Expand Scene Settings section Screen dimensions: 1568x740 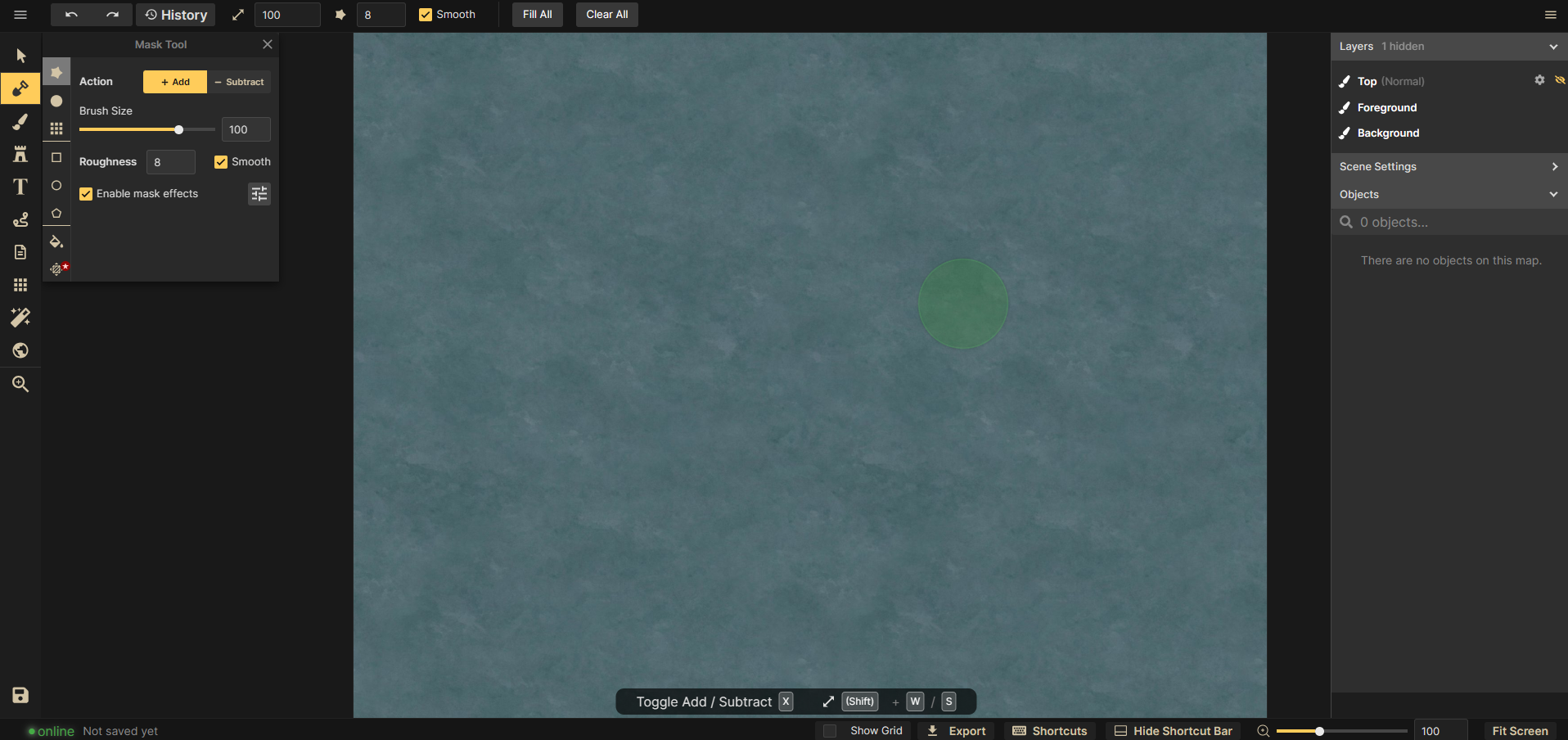click(1449, 166)
